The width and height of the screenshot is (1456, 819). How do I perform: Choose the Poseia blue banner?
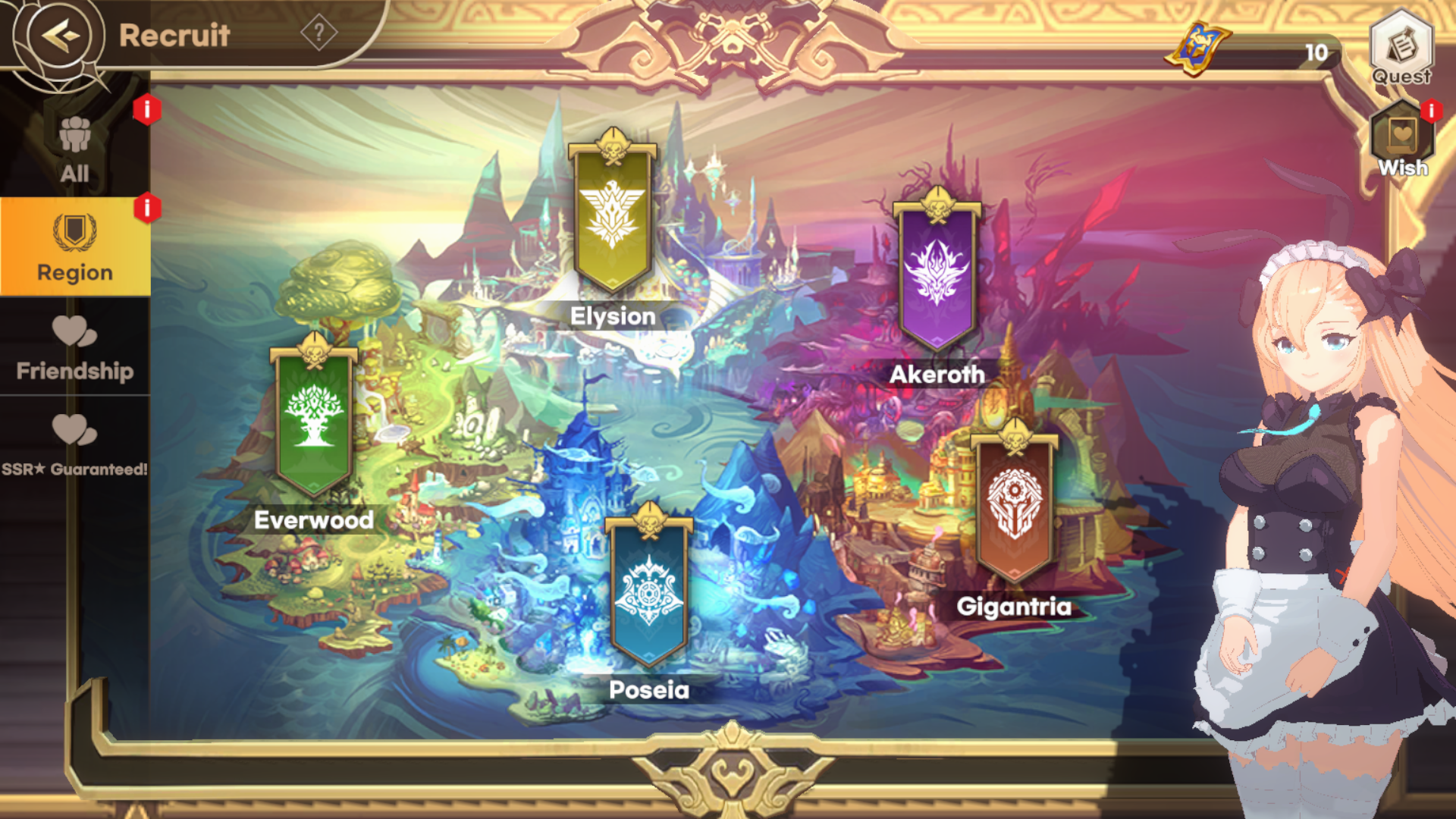pyautogui.click(x=649, y=590)
